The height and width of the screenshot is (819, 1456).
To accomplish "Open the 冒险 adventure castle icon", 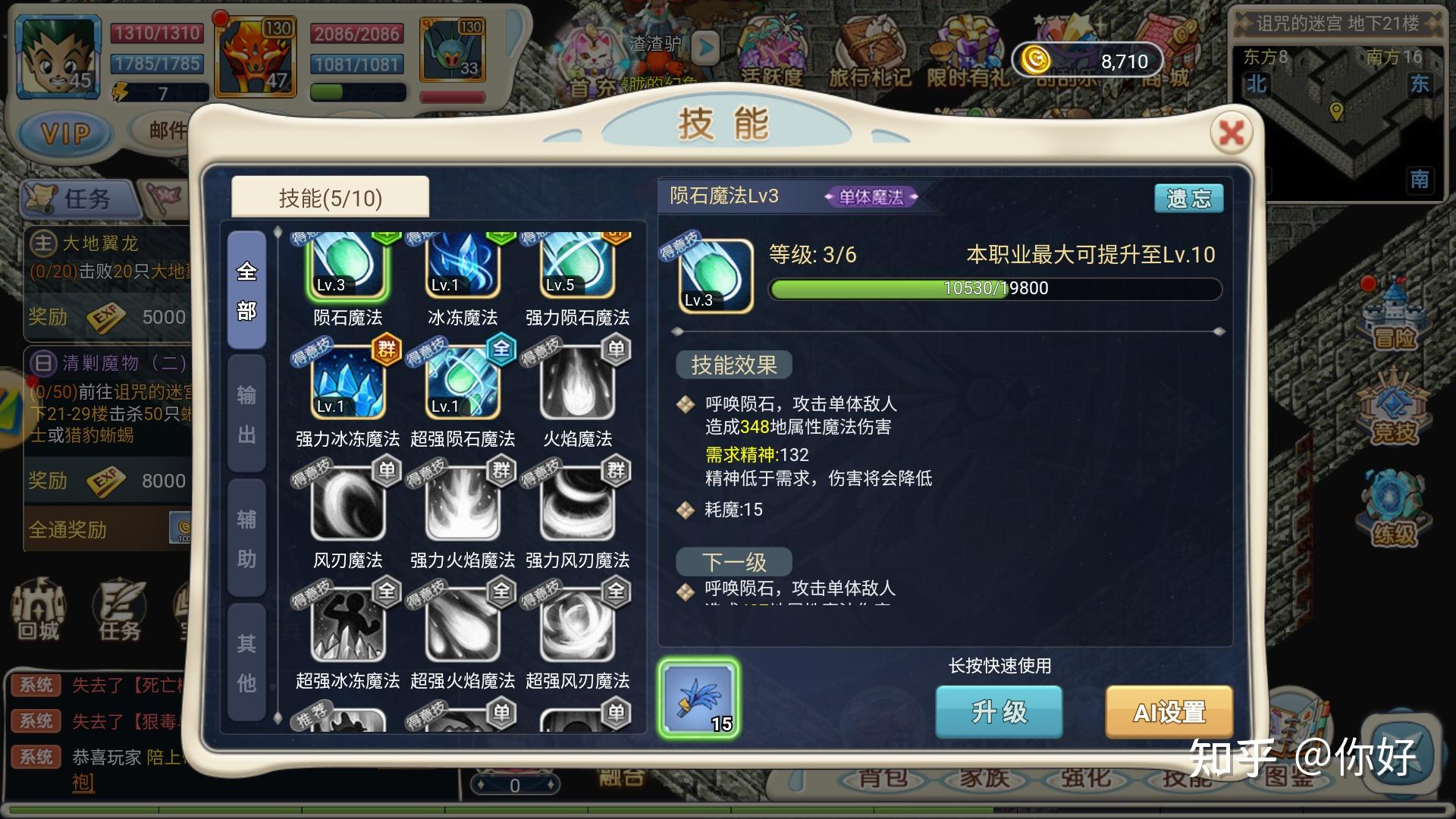I will pos(1395,315).
